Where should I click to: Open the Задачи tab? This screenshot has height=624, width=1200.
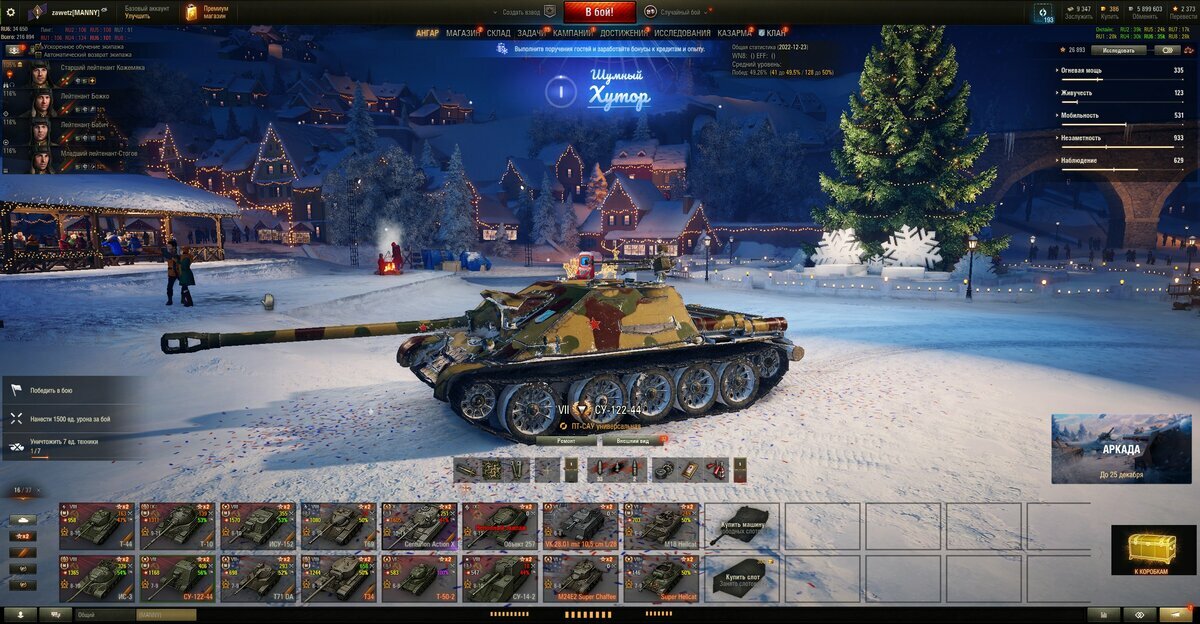pos(532,33)
